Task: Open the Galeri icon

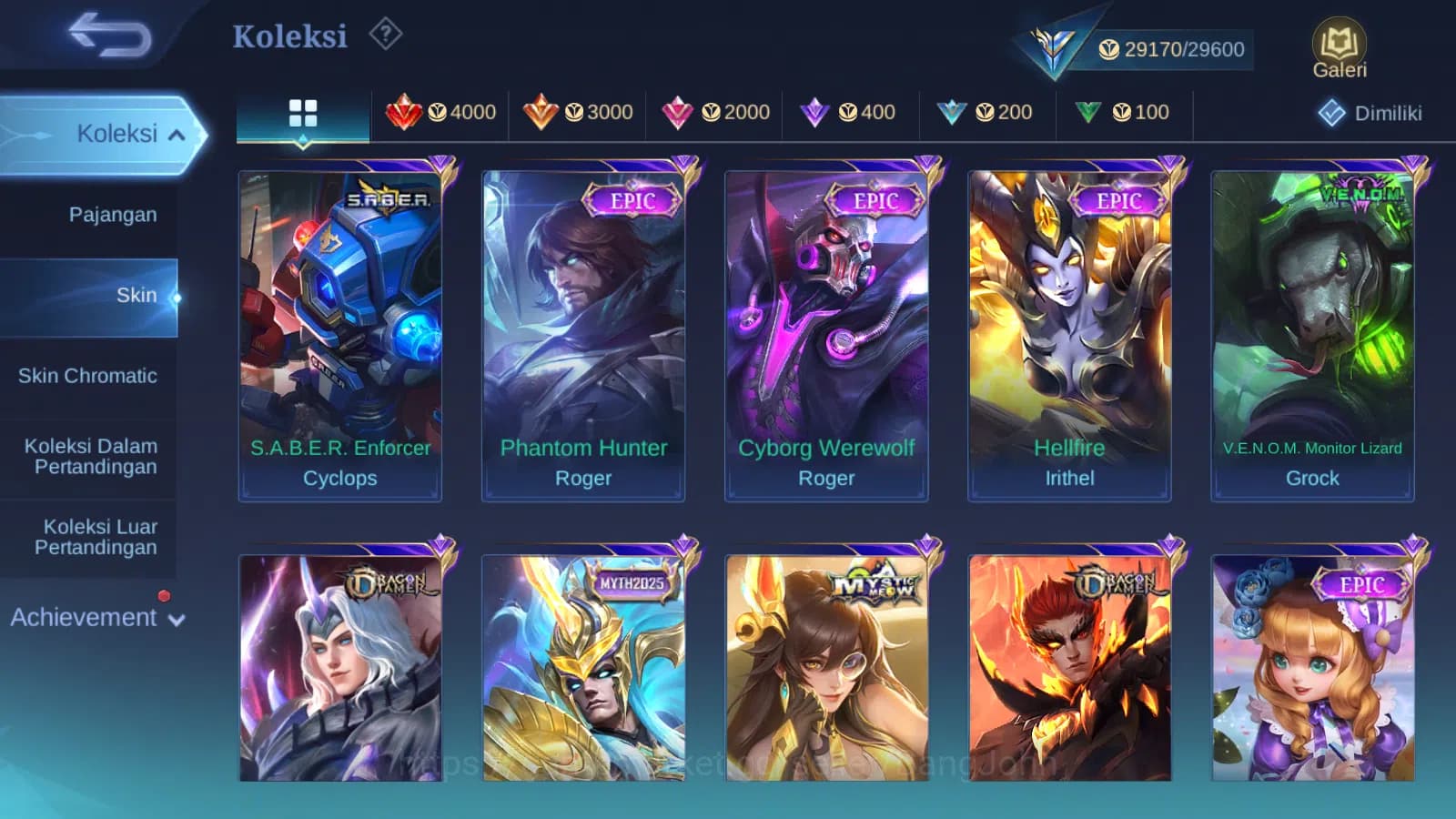Action: coord(1338,45)
